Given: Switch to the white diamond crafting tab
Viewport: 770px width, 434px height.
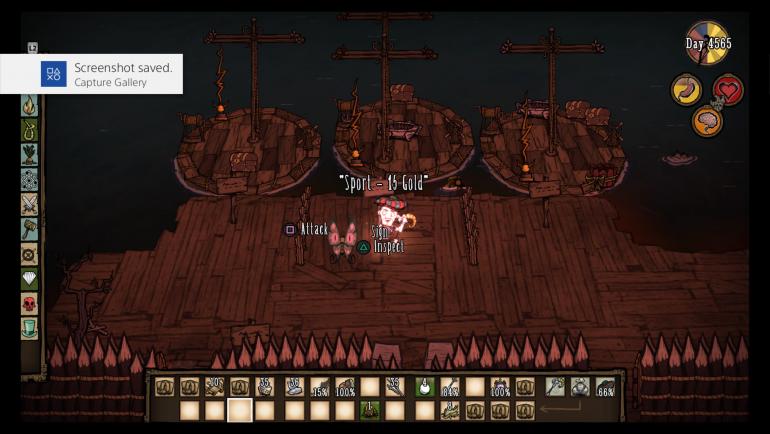Looking at the screenshot, I should pyautogui.click(x=30, y=279).
